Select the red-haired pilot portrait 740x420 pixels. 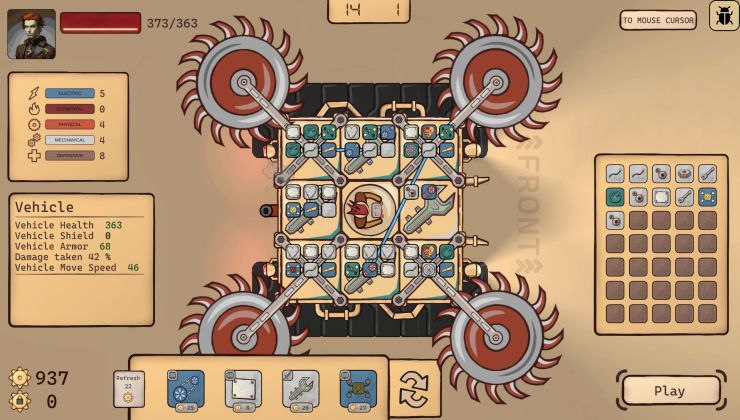[31, 34]
